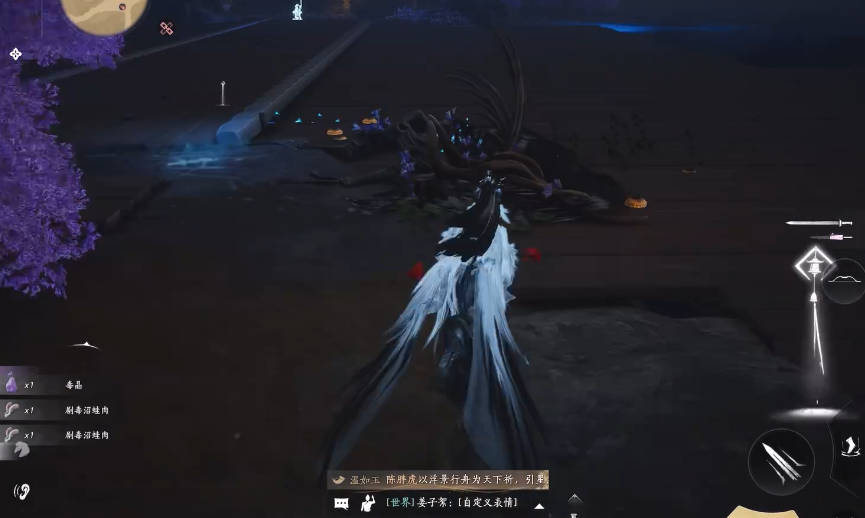
Task: Select the four-point compass icon
Action: click(x=16, y=54)
